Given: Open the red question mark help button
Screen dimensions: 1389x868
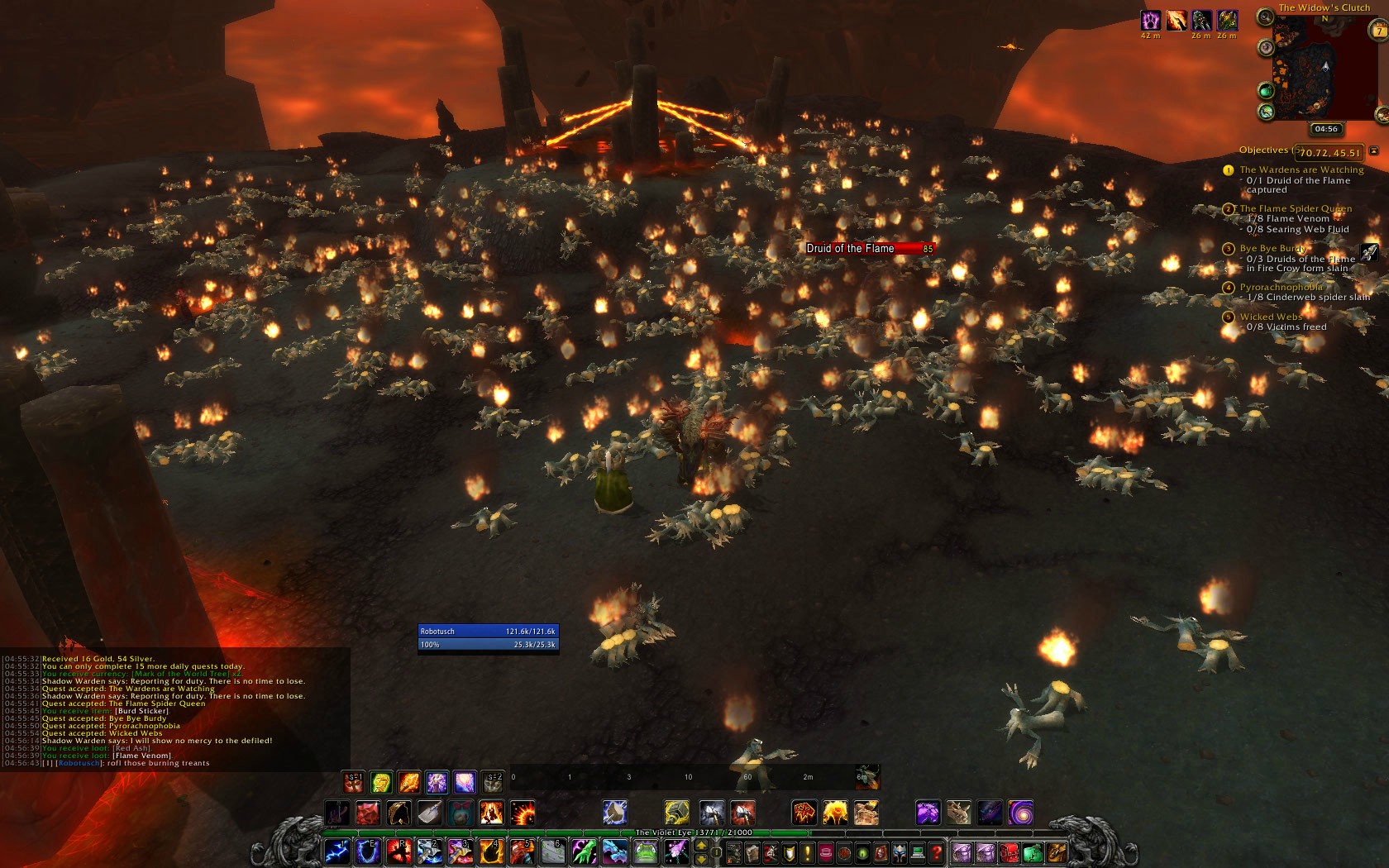Looking at the screenshot, I should pos(936,851).
